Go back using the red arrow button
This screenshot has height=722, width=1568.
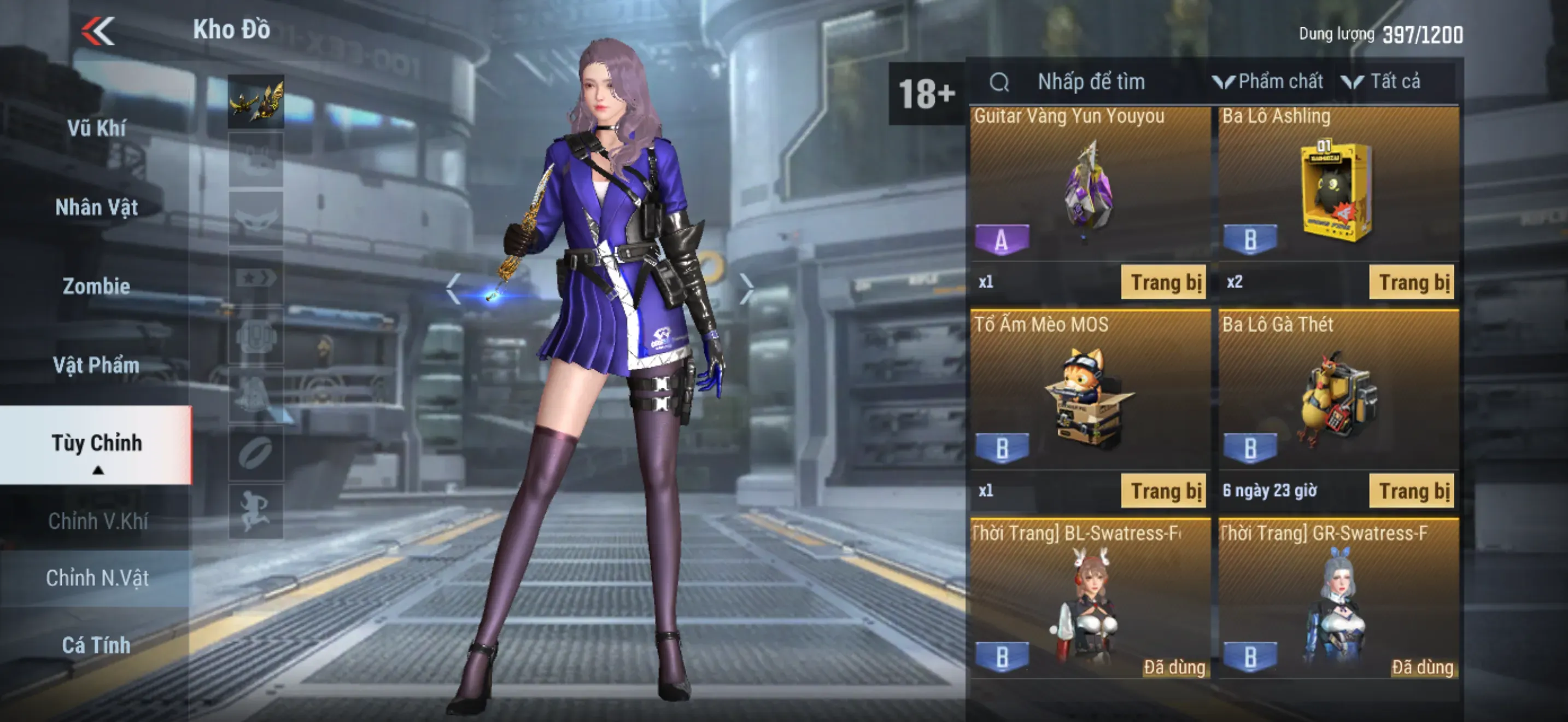tap(98, 31)
